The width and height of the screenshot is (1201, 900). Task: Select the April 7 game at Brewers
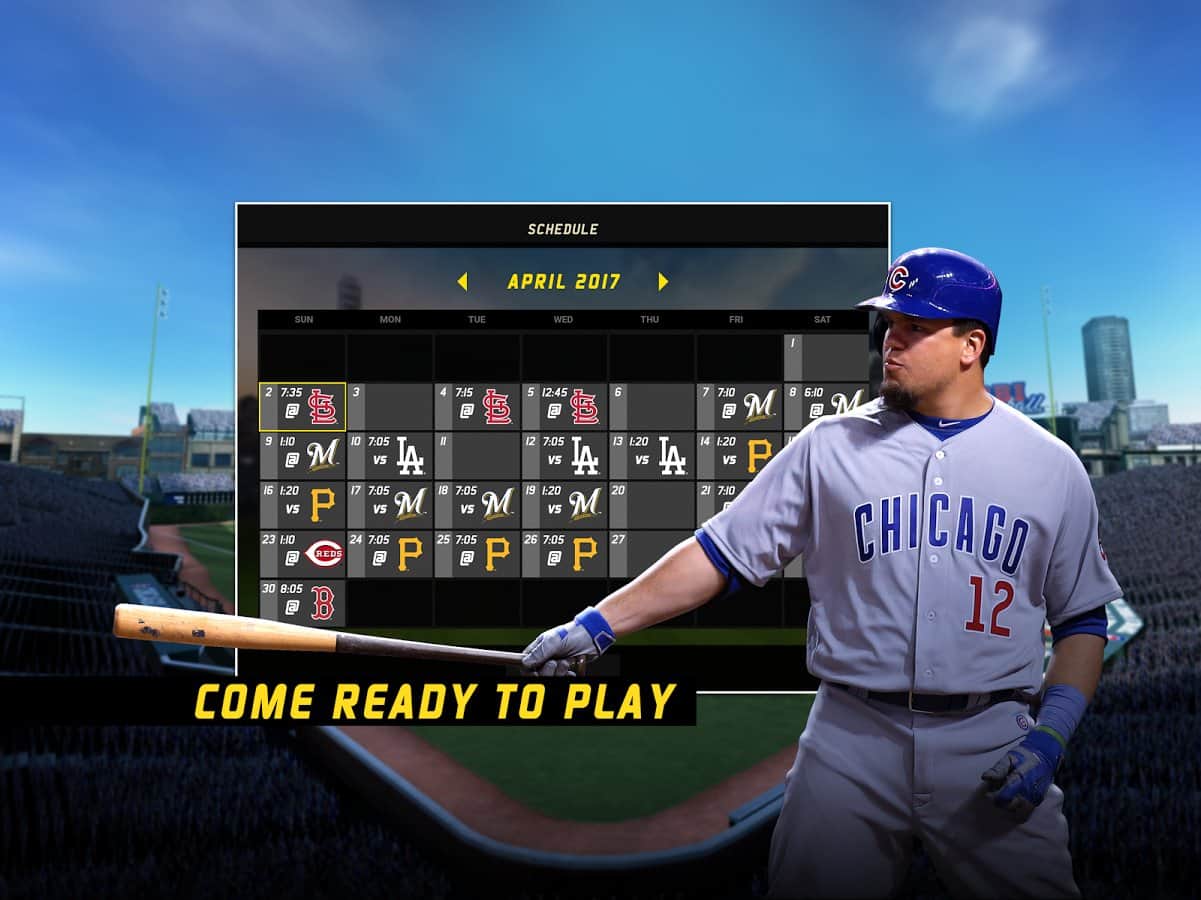pyautogui.click(x=738, y=407)
